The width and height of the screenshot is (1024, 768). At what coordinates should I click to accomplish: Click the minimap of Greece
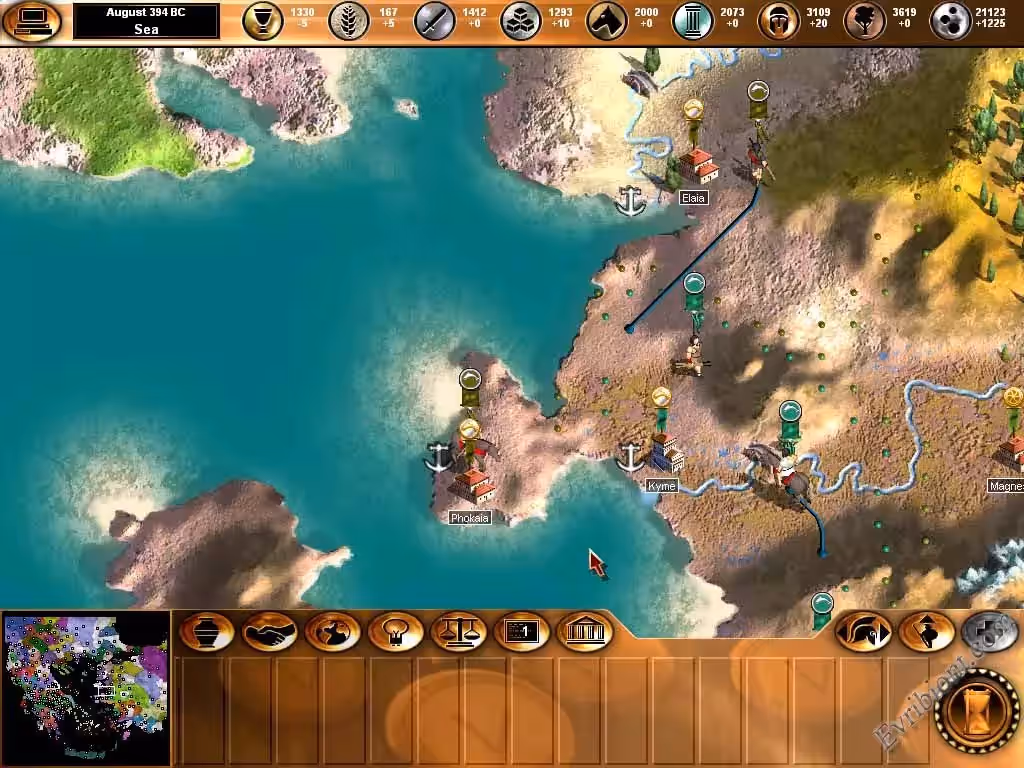tap(86, 687)
